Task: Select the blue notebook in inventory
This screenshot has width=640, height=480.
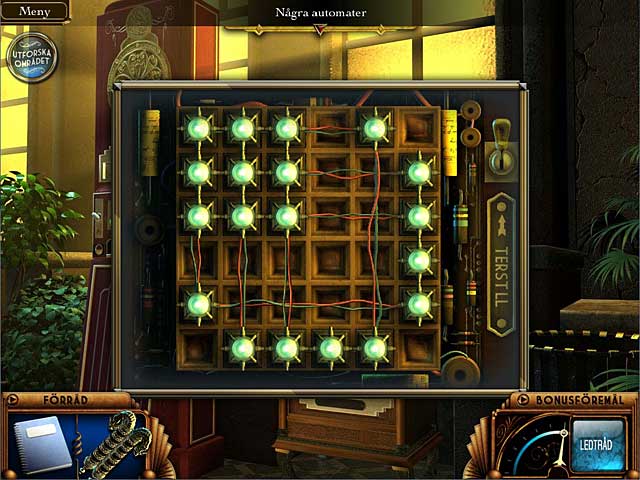Action: point(43,445)
